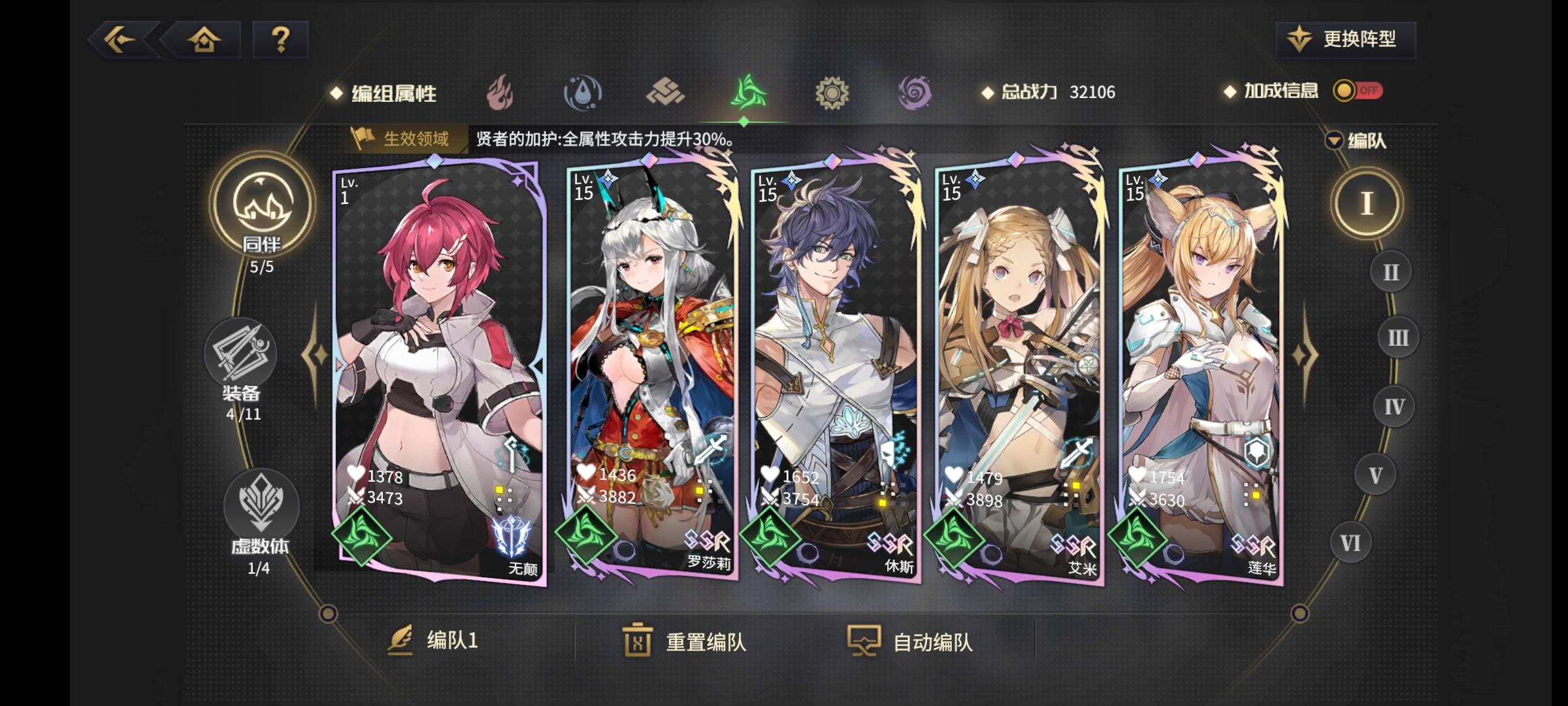Collapse the 编队 dropdown arrow
Viewport: 1568px width, 706px height.
1333,139
